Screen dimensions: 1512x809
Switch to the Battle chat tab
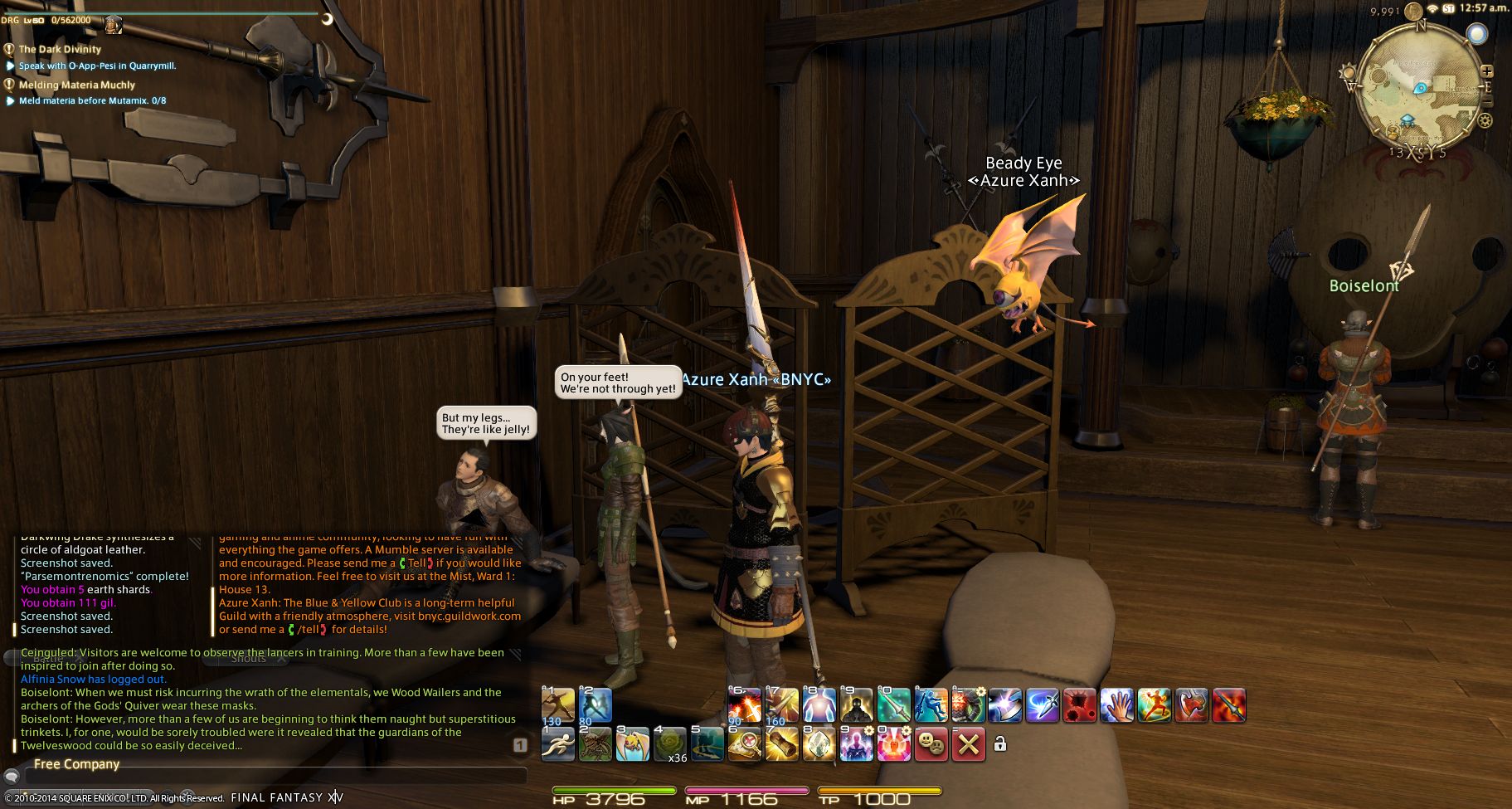click(x=48, y=658)
